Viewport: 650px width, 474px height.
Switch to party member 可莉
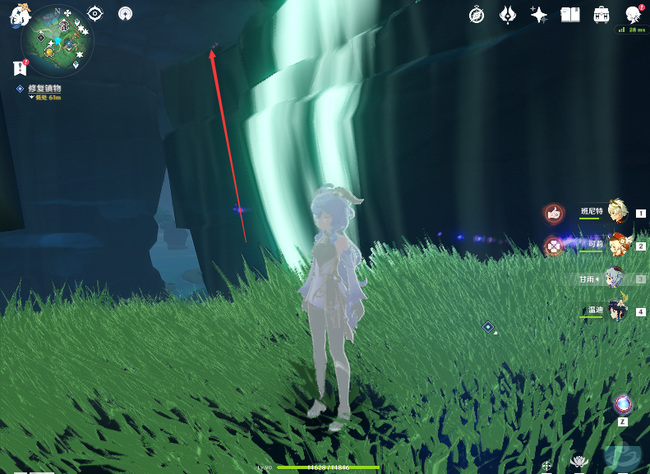(x=617, y=245)
